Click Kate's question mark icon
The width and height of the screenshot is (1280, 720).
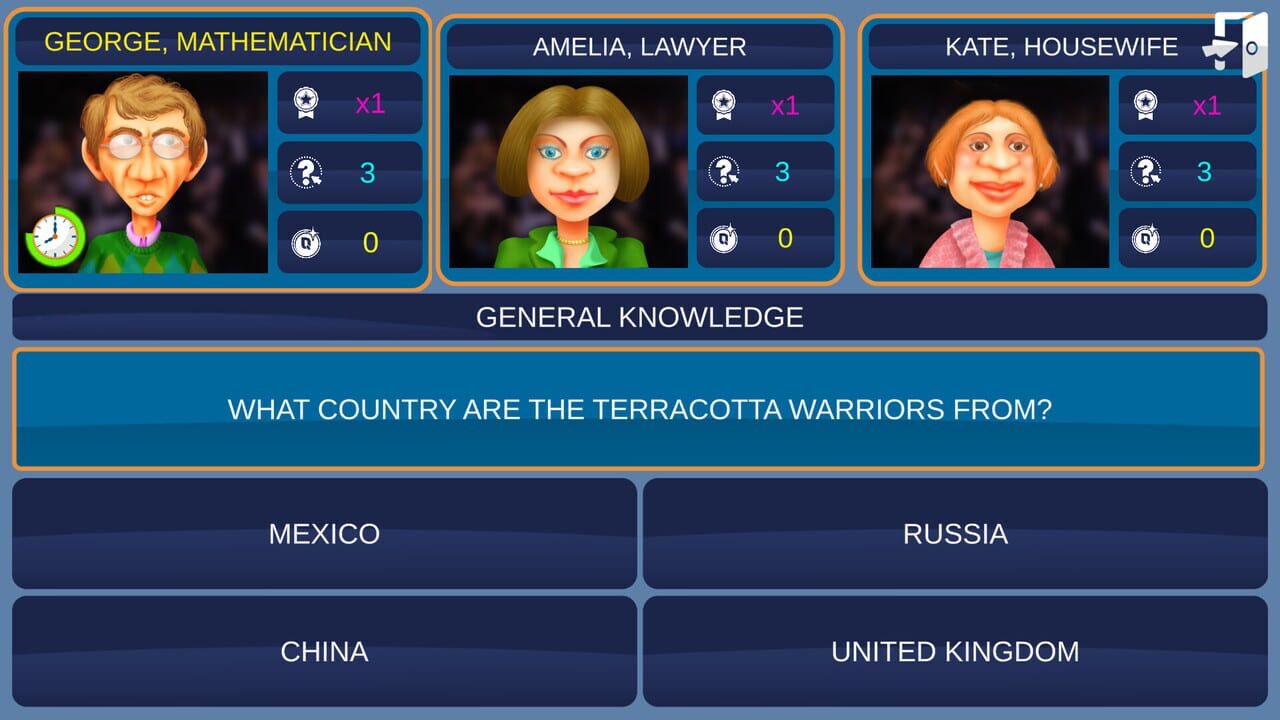[x=1146, y=170]
